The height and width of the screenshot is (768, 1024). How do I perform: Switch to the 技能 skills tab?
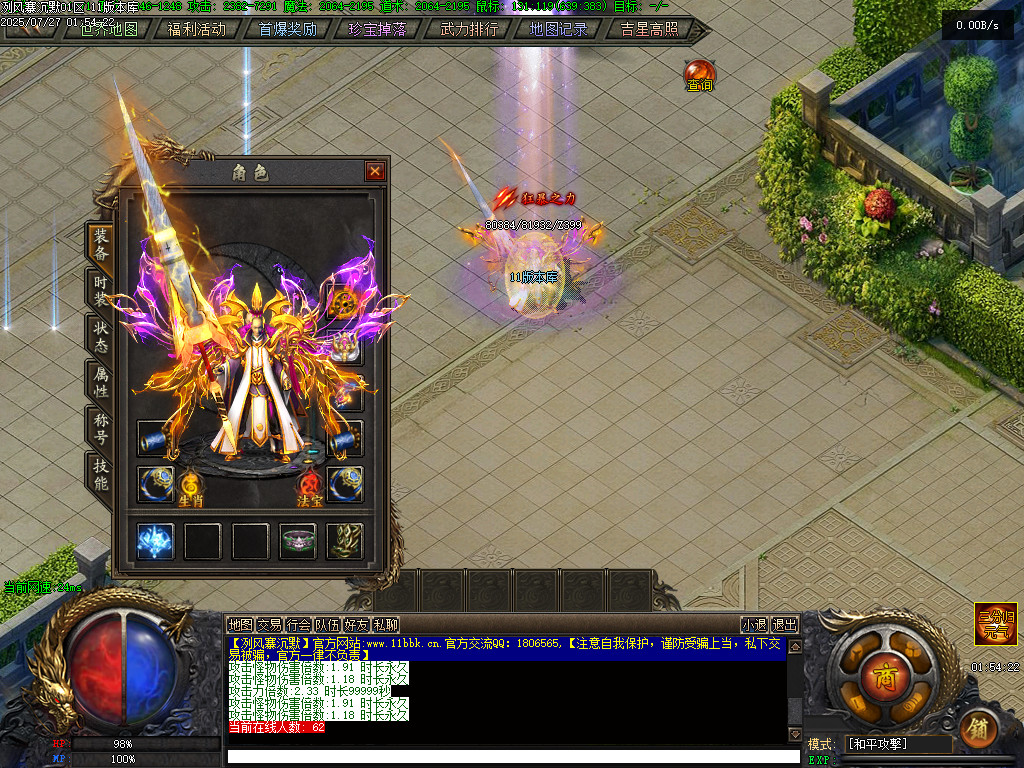(101, 473)
